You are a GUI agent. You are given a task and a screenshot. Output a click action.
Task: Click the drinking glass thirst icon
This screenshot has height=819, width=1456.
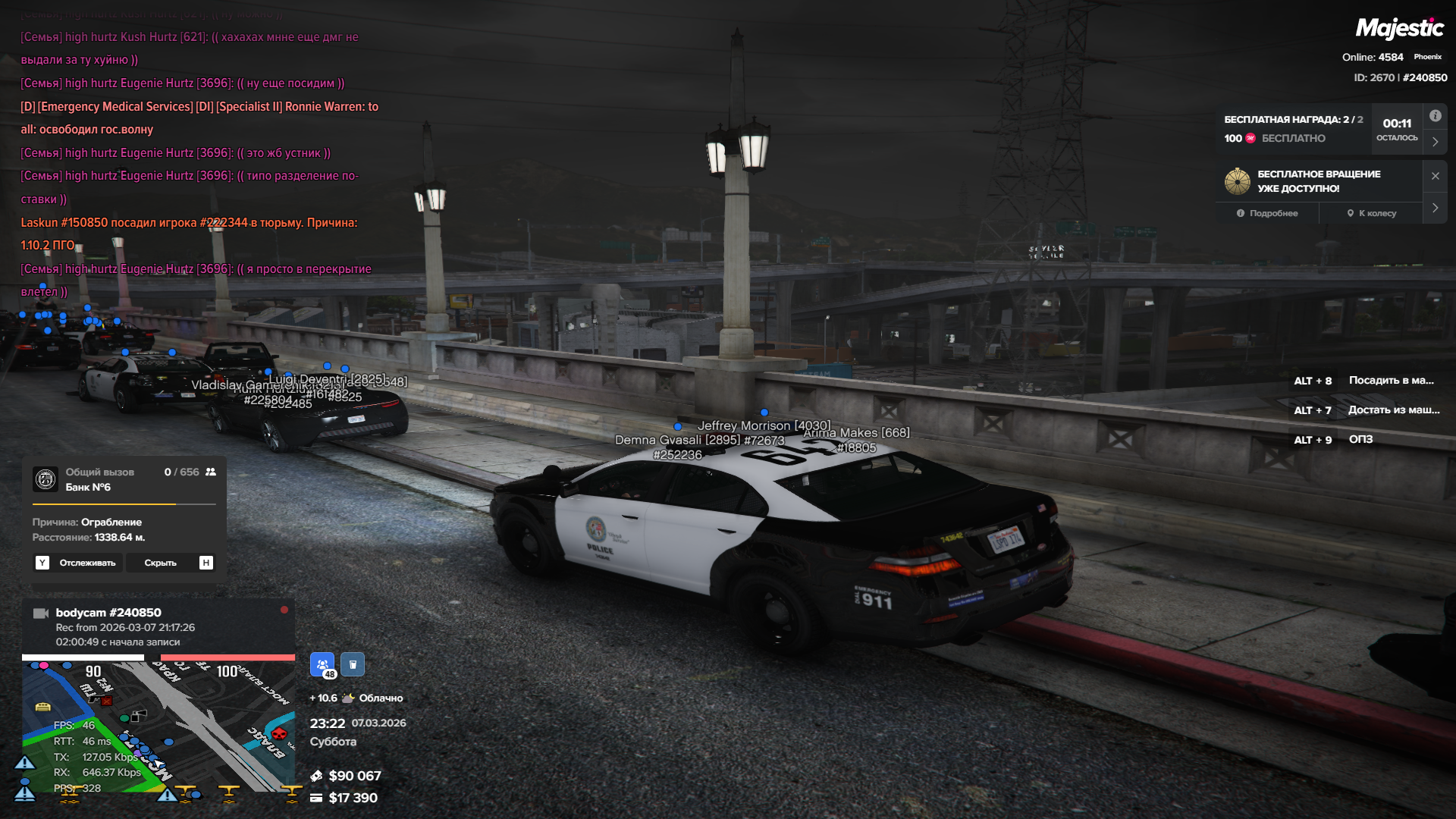click(x=353, y=664)
